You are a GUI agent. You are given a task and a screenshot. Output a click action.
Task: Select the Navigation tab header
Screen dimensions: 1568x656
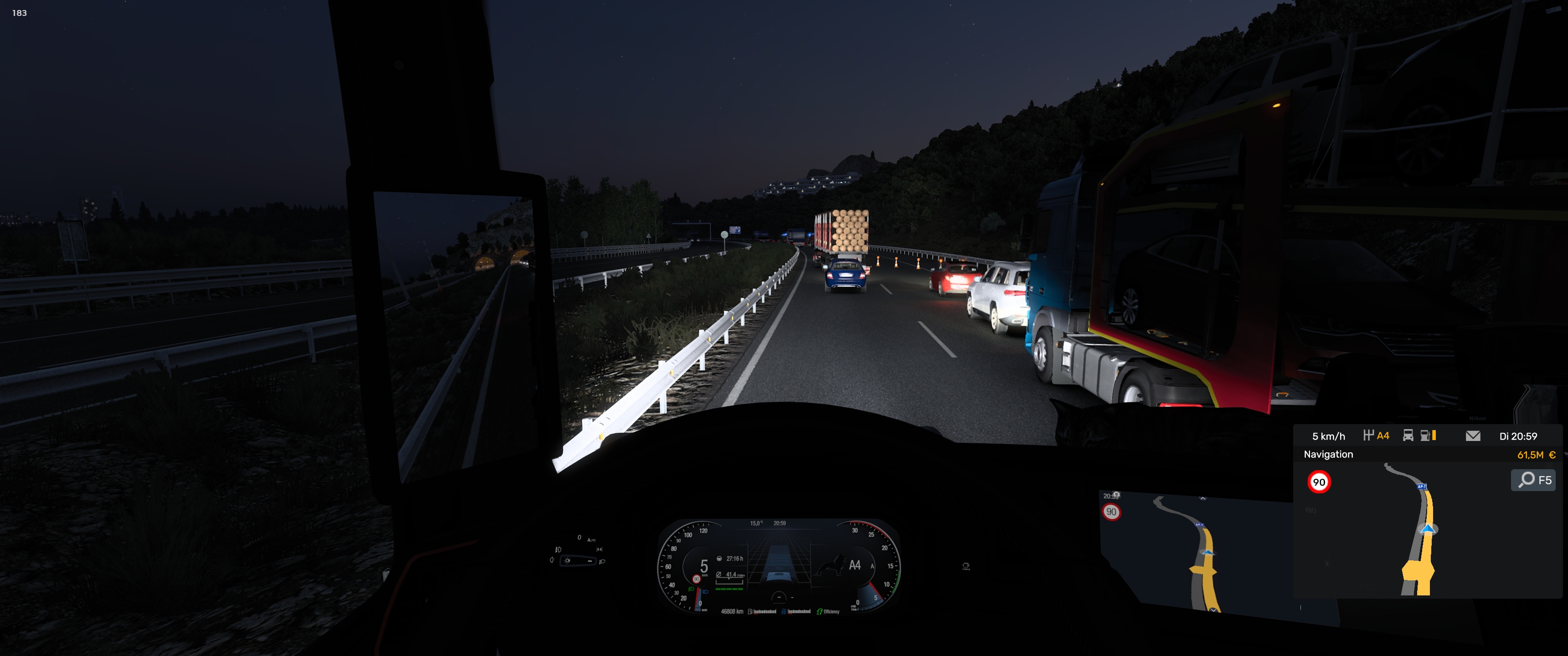1328,455
